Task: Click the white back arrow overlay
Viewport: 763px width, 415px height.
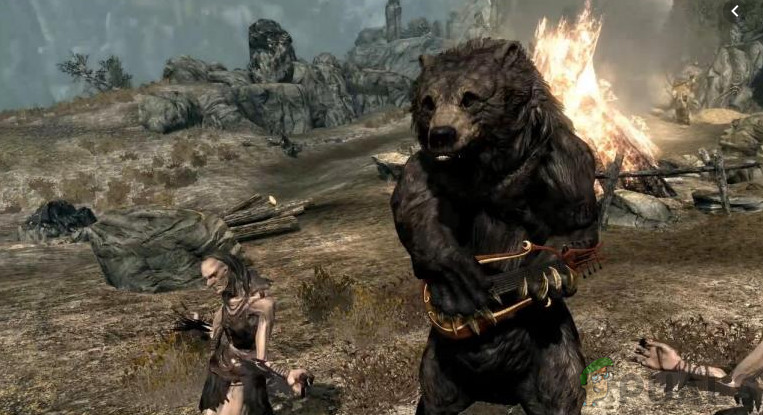Action: pos(734,11)
